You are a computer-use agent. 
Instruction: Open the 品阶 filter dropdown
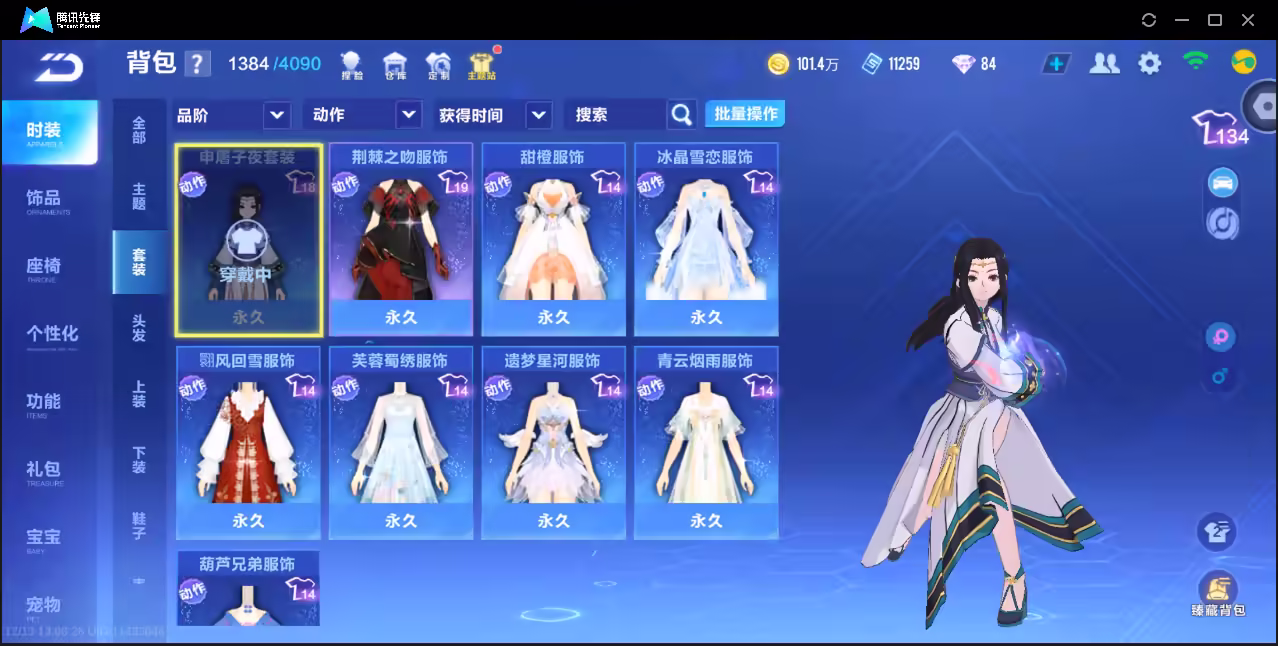(x=277, y=115)
